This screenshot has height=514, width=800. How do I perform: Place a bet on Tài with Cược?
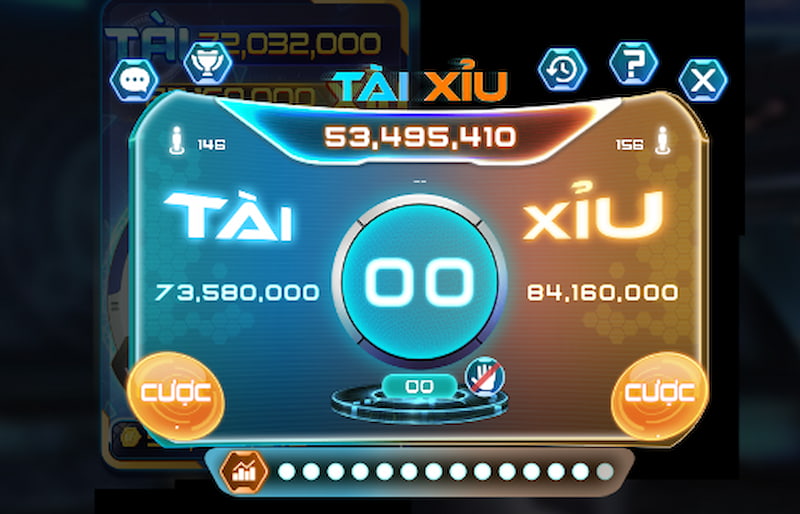coord(176,393)
